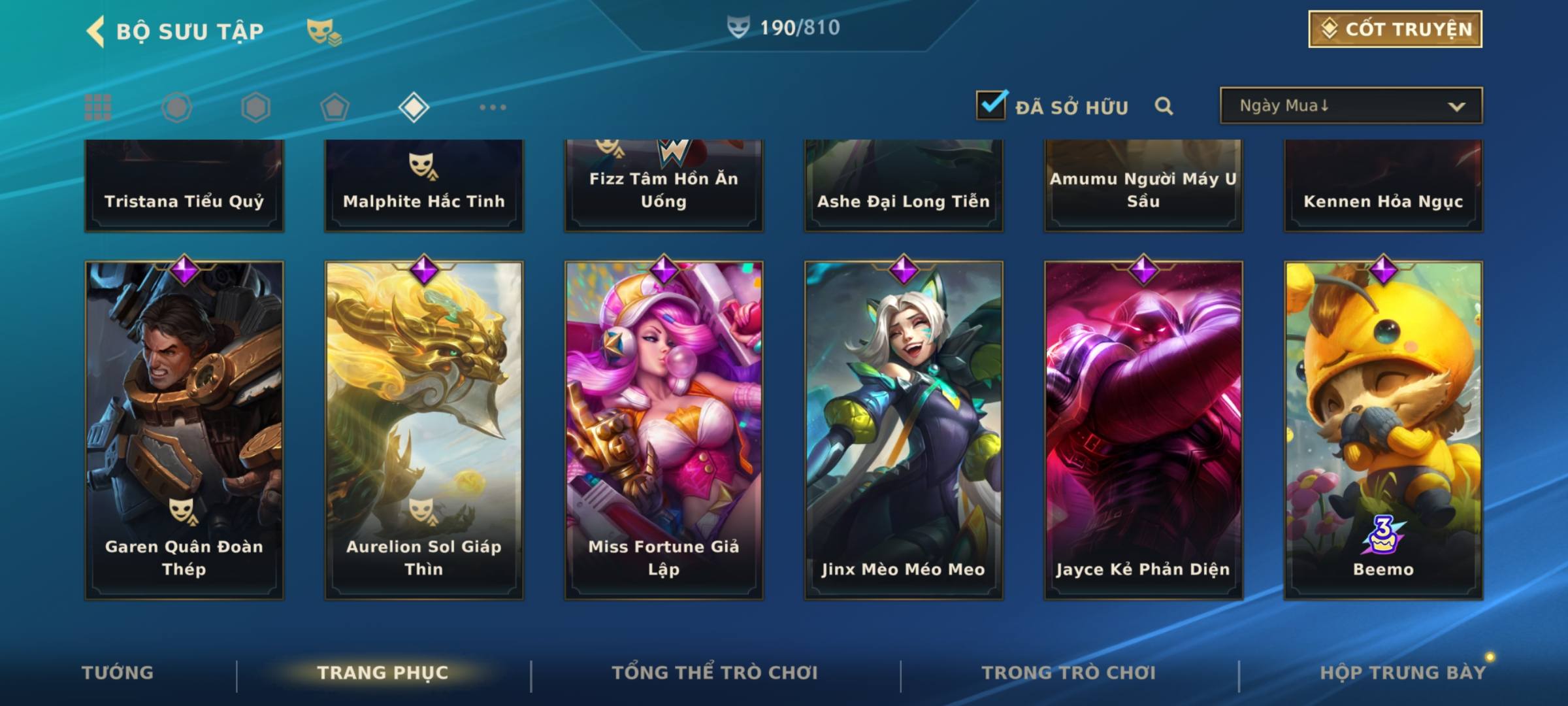1568x706 pixels.
Task: Select Garen Quân Đoàn Thép skin card
Action: click(184, 429)
